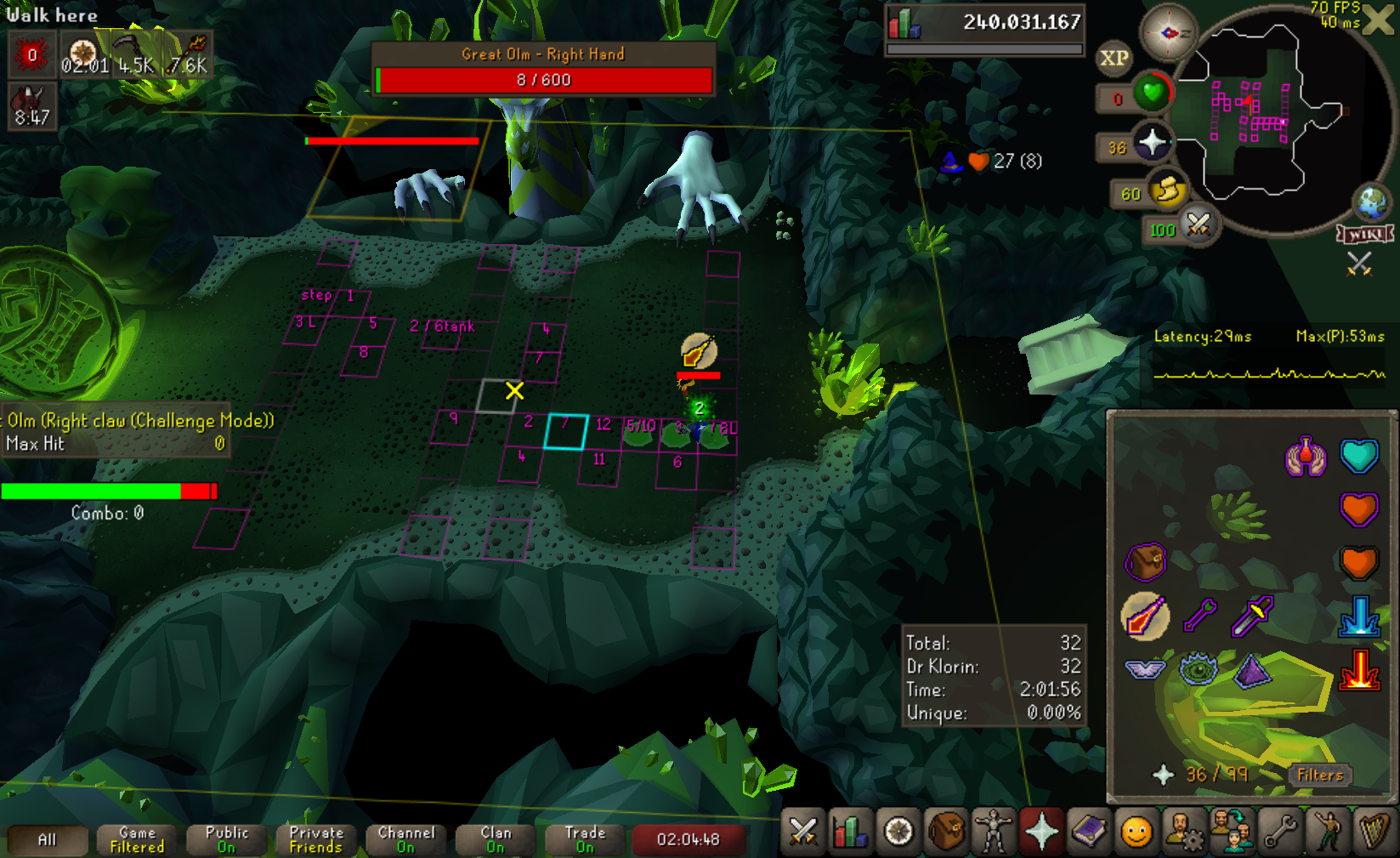The image size is (1400, 858).
Task: Cast the red surge spell
Action: coord(1358,670)
